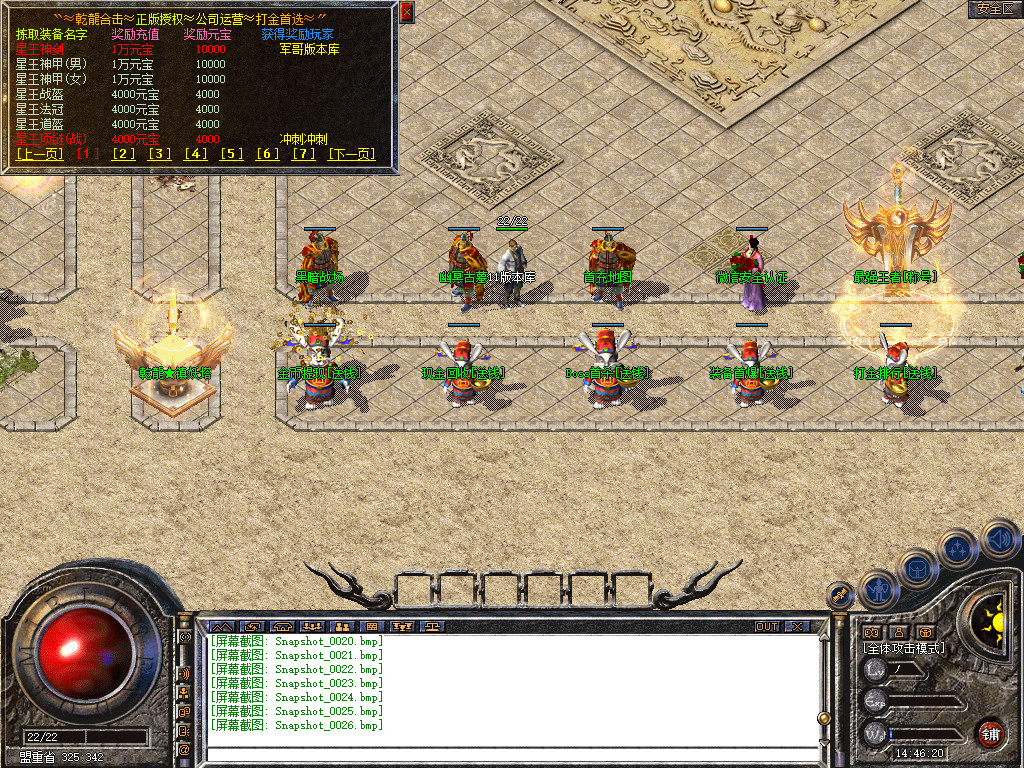Screen dimensions: 1024x768
Task: Click the 下一页 next page link
Action: pos(351,153)
